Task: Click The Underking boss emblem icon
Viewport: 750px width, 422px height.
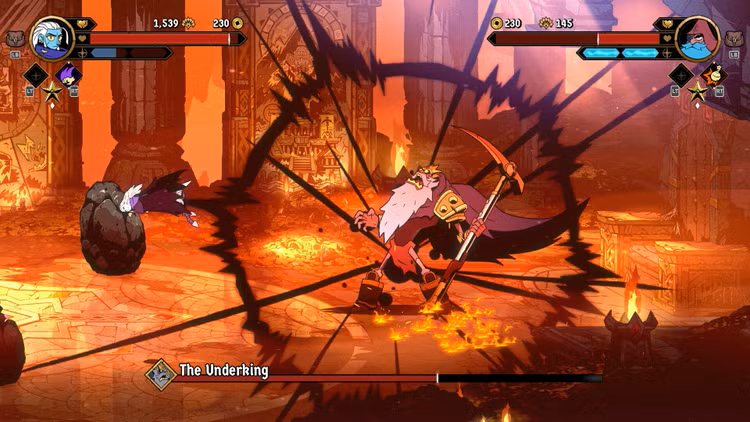Action: 159,373
